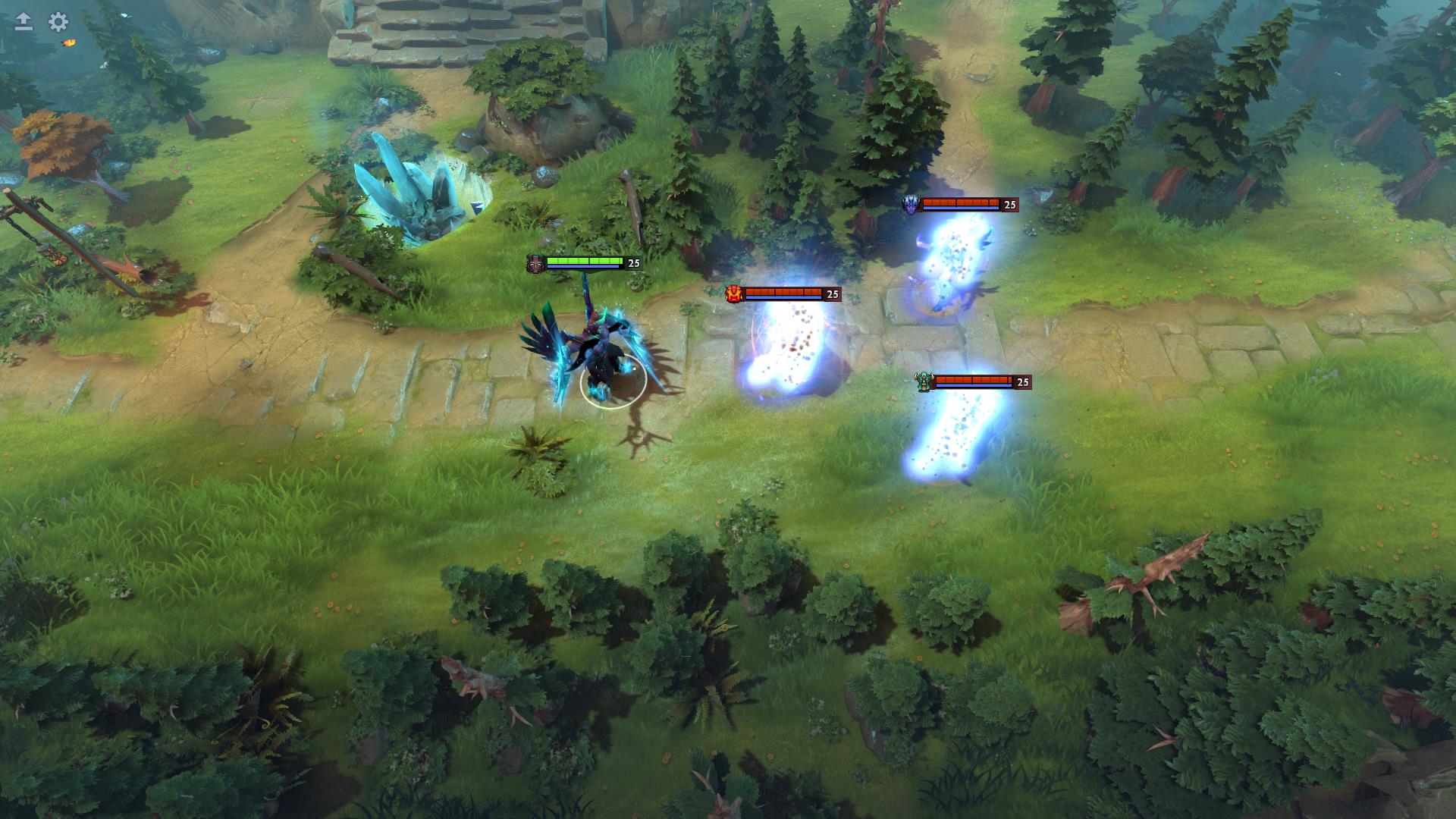Click the fiery red unit's portrait icon
1456x819 pixels.
point(736,293)
